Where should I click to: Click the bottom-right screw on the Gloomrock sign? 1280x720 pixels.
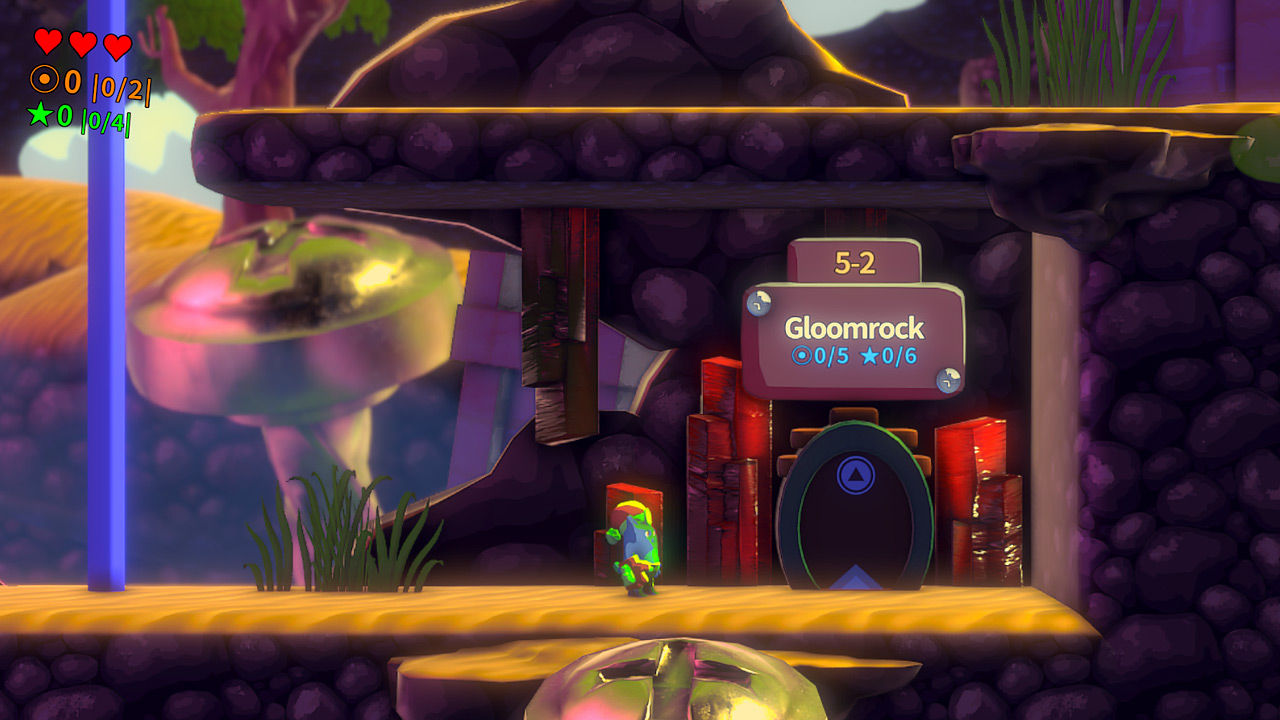(x=947, y=381)
